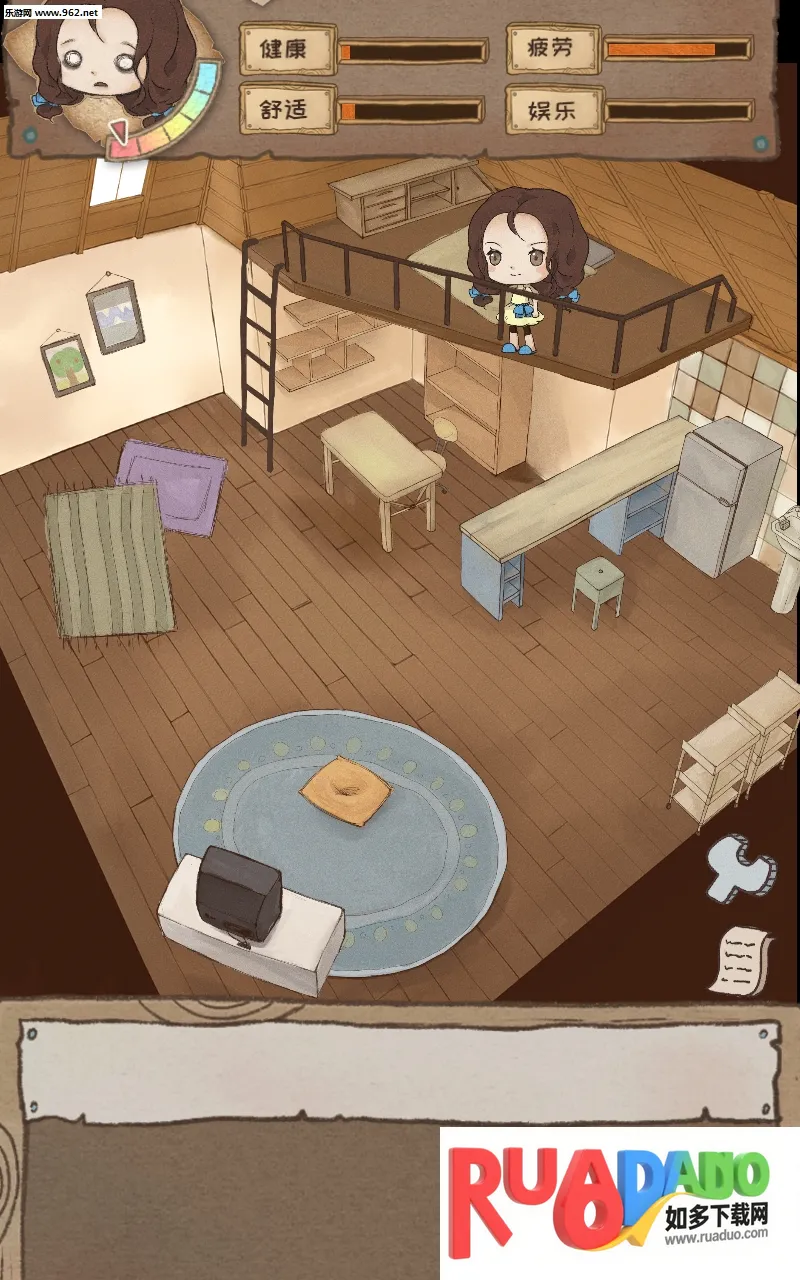Open the wrench settings icon
Image resolution: width=800 pixels, height=1280 pixels.
click(738, 866)
